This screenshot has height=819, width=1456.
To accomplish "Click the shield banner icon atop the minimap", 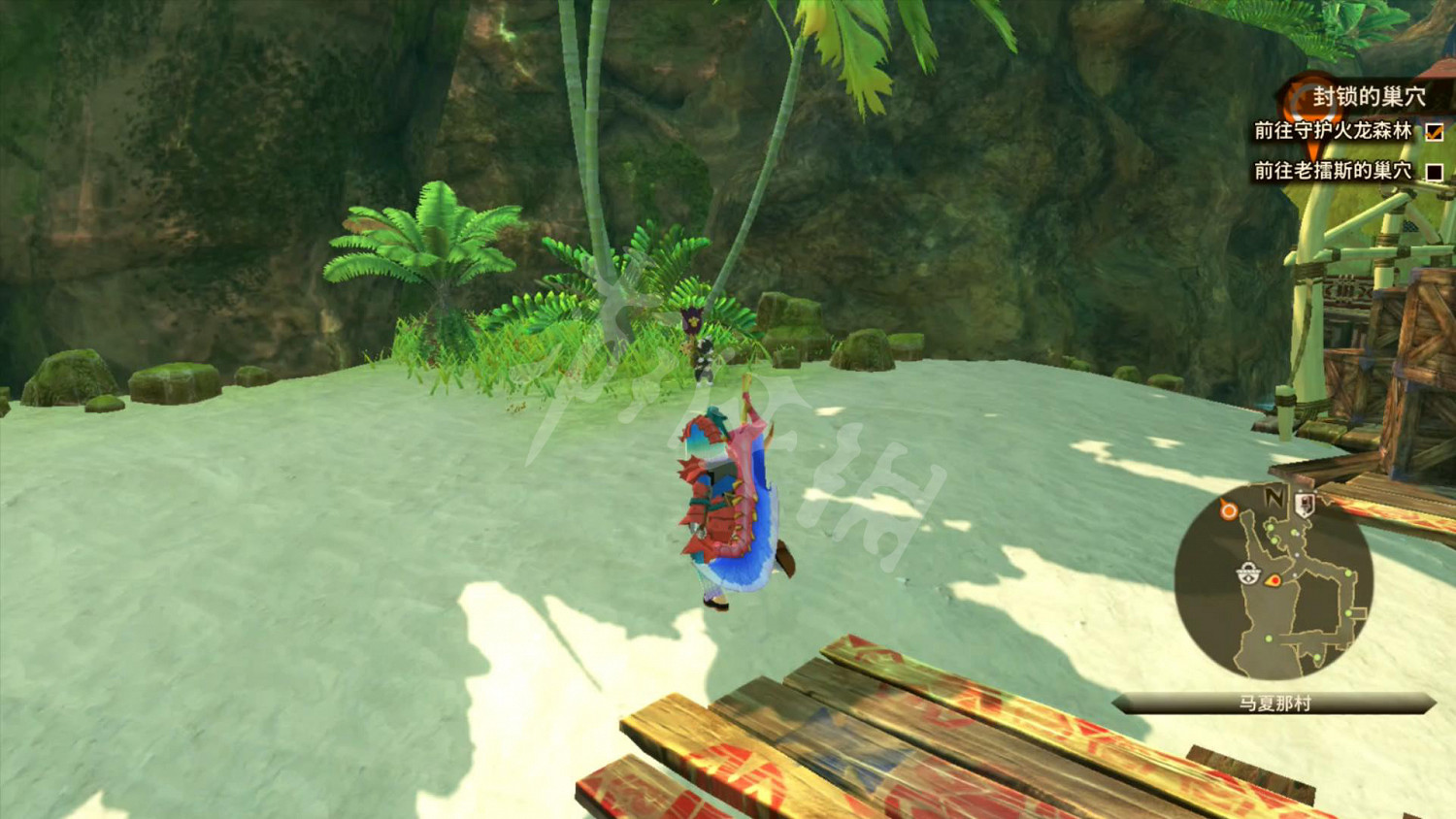I will [x=1305, y=503].
